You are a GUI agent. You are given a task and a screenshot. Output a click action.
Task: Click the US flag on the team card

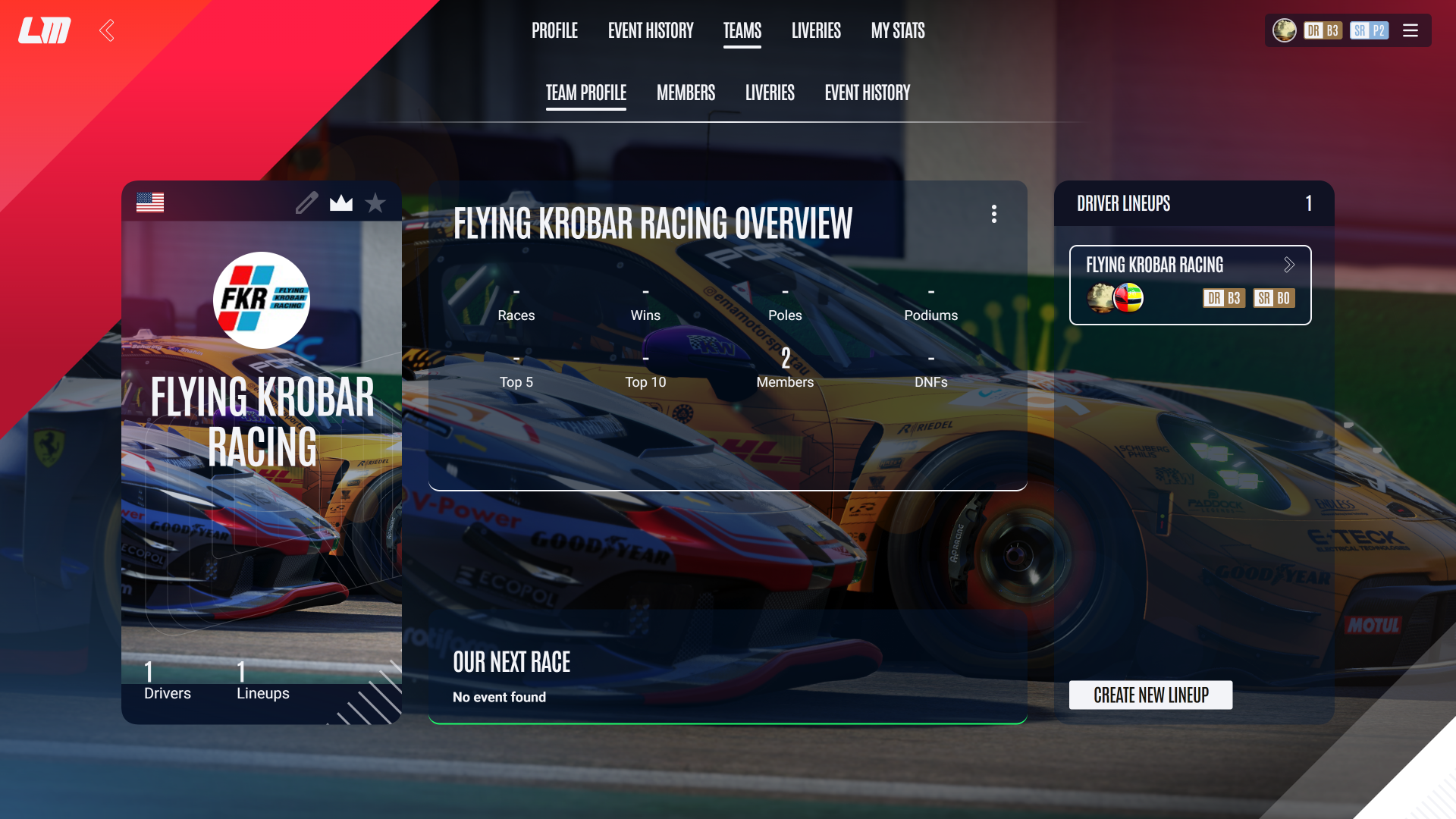(x=150, y=202)
